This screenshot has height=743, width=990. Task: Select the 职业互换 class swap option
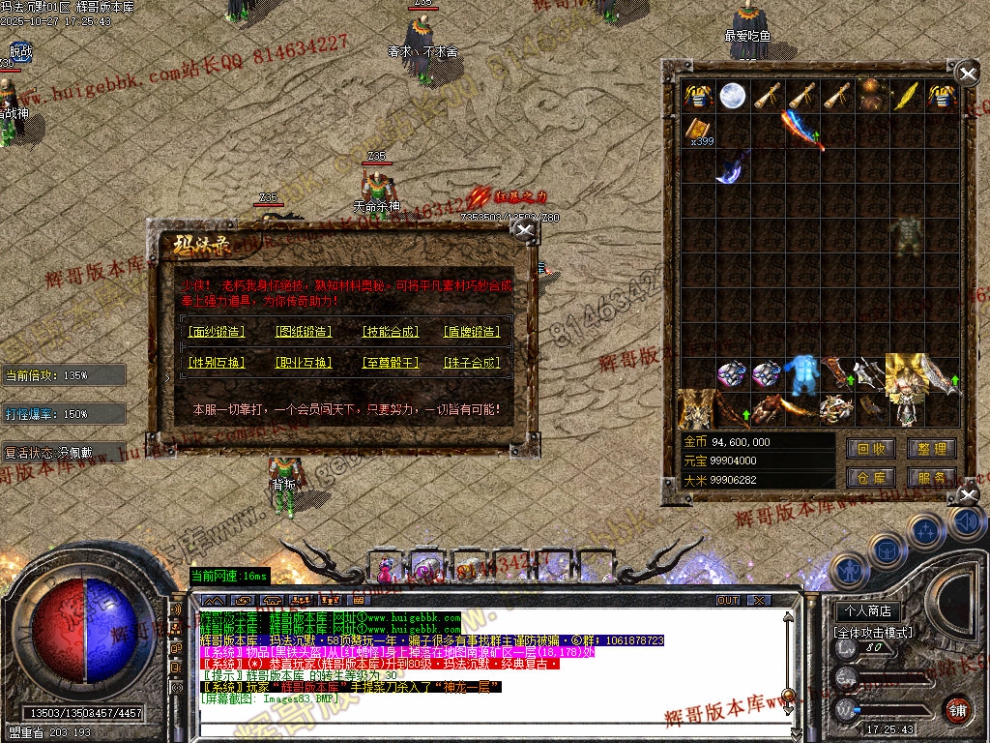click(303, 363)
